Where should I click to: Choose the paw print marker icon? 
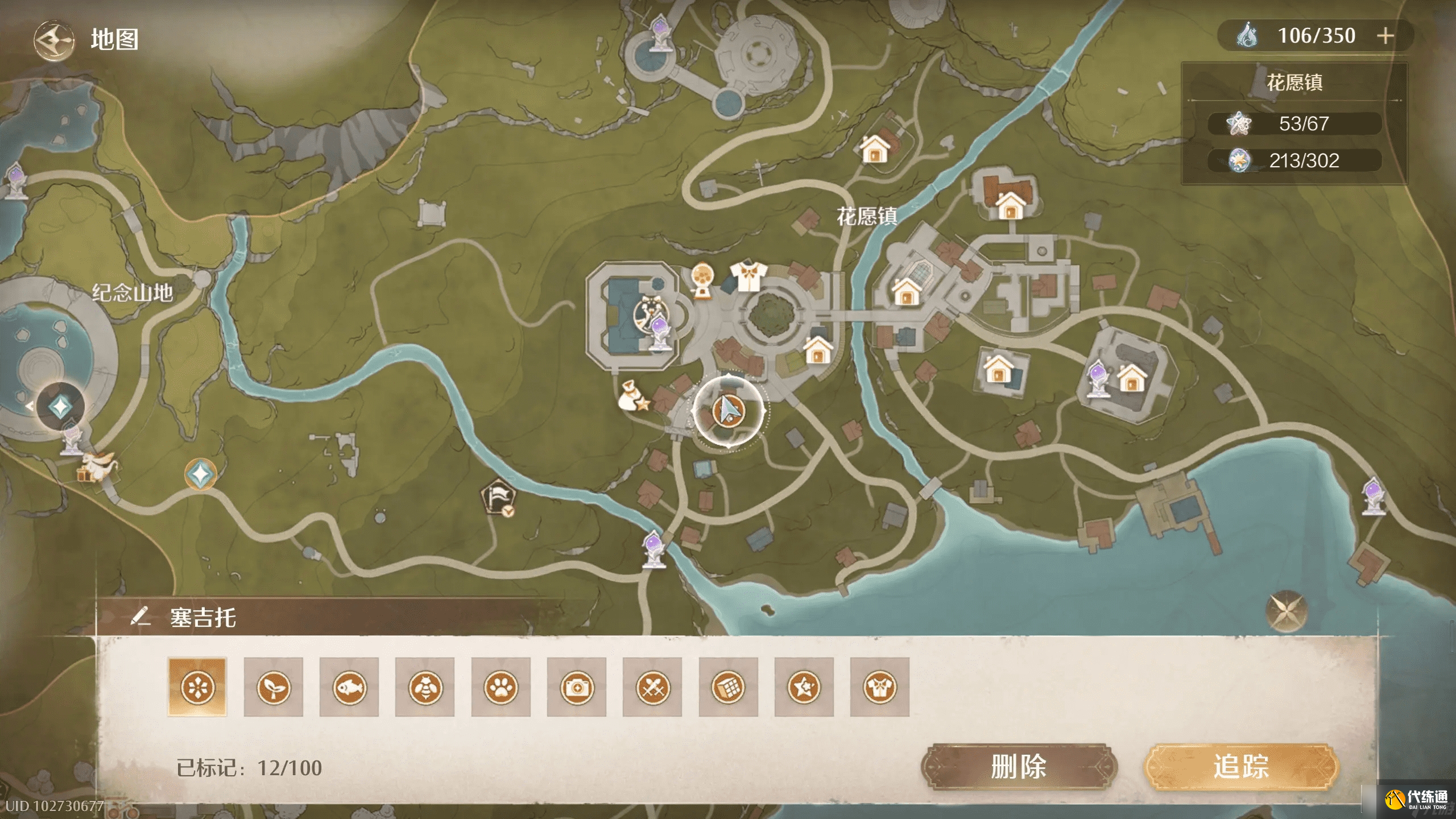[500, 687]
